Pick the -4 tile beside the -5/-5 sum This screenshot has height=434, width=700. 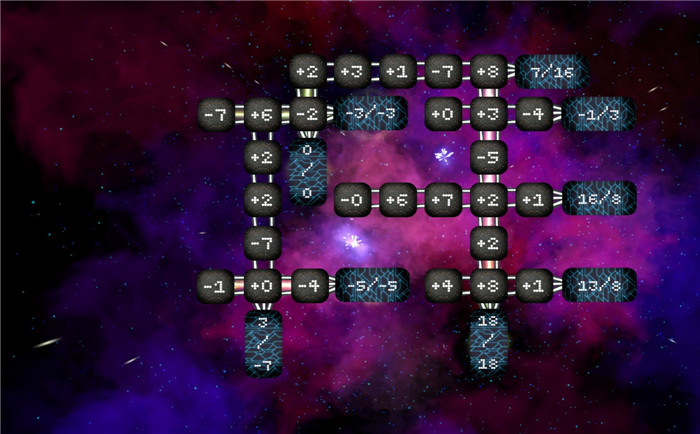point(307,285)
